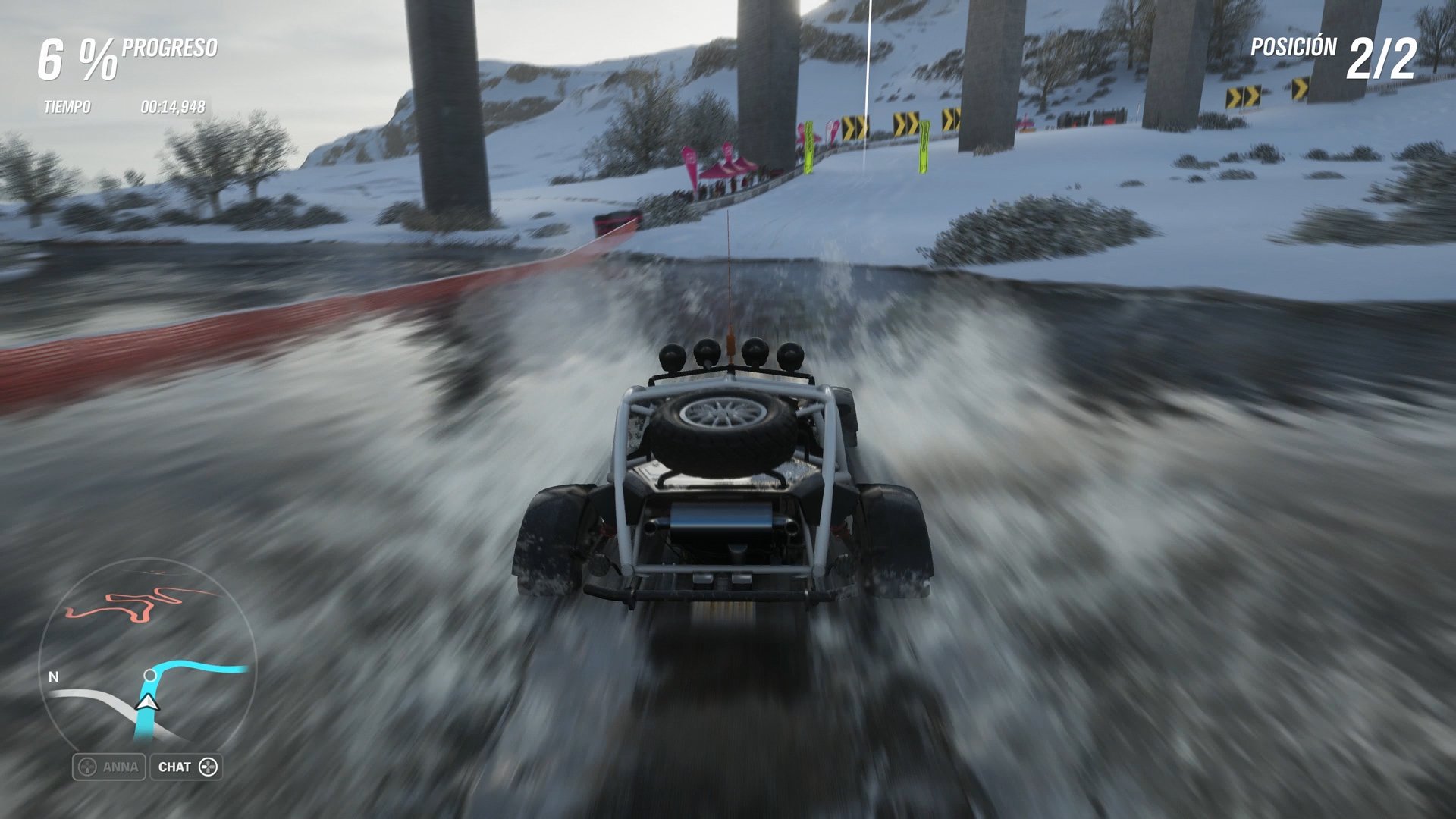Click the D-pad icon beside ANNA

tap(87, 767)
